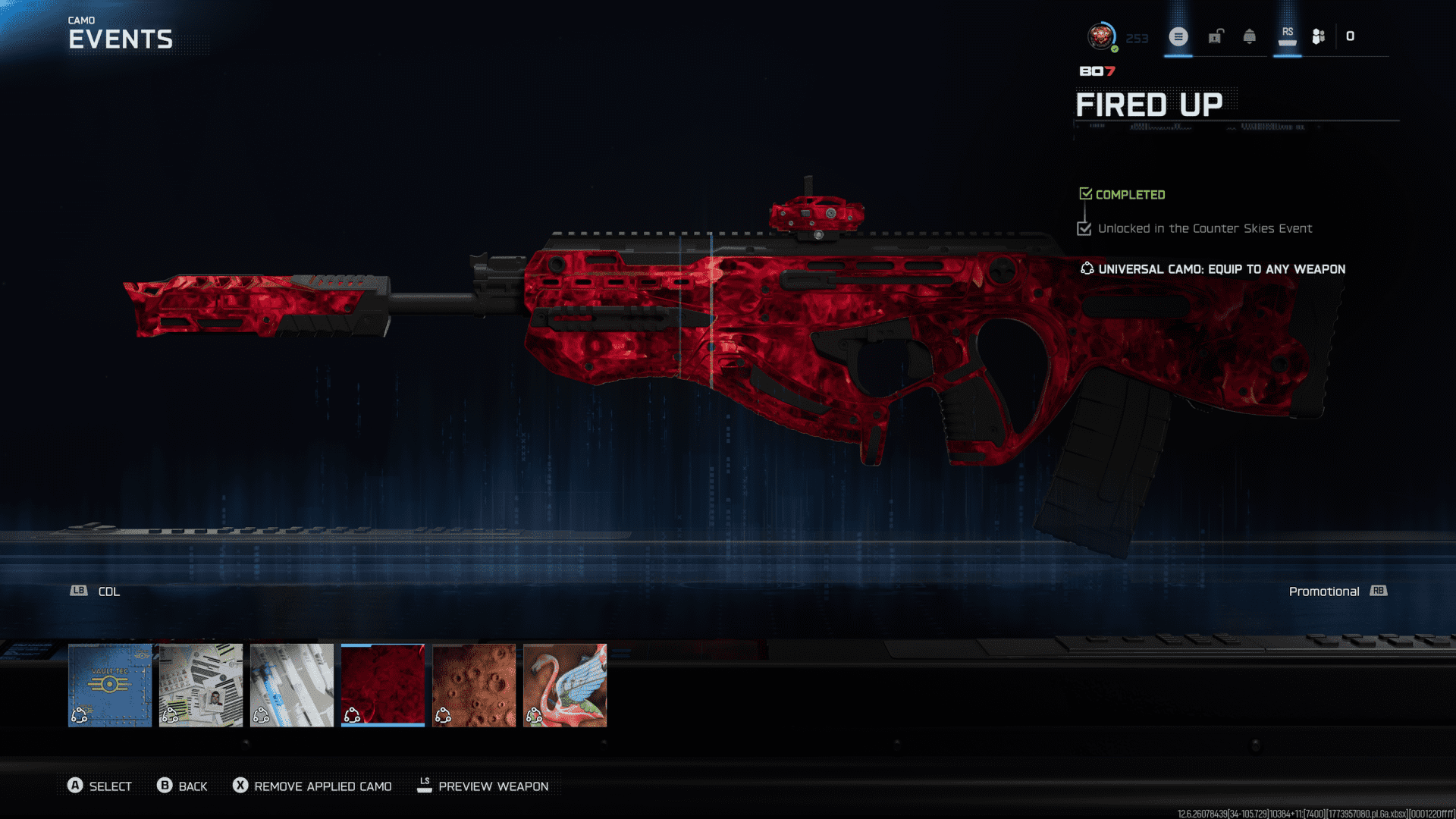Image resolution: width=1456 pixels, height=819 pixels.
Task: Pick the white and blue rockets camo
Action: [292, 685]
